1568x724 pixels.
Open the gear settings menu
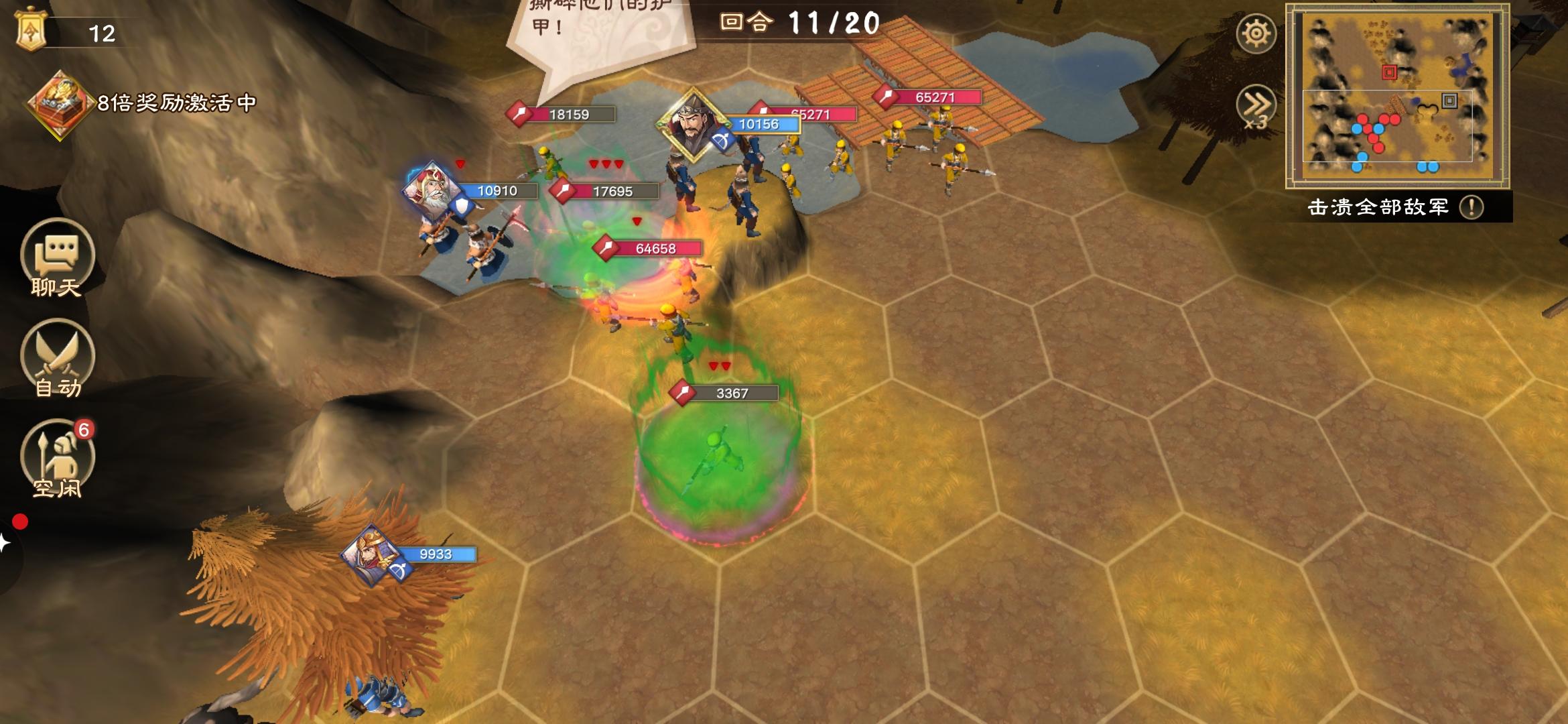(1256, 34)
